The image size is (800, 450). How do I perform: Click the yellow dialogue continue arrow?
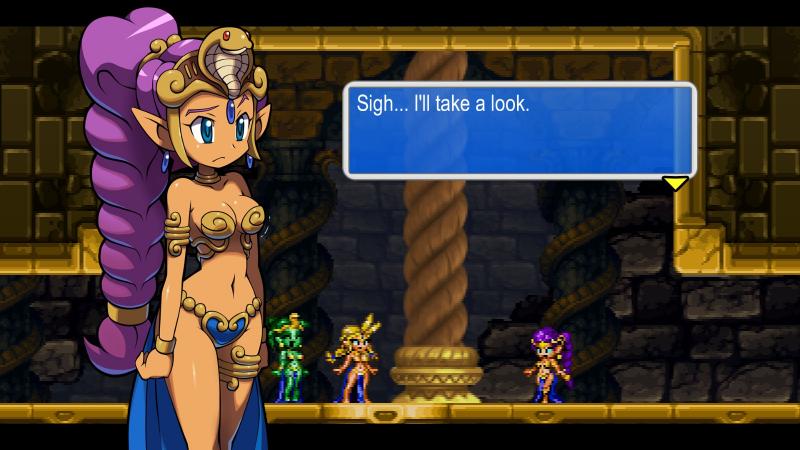pos(676,183)
